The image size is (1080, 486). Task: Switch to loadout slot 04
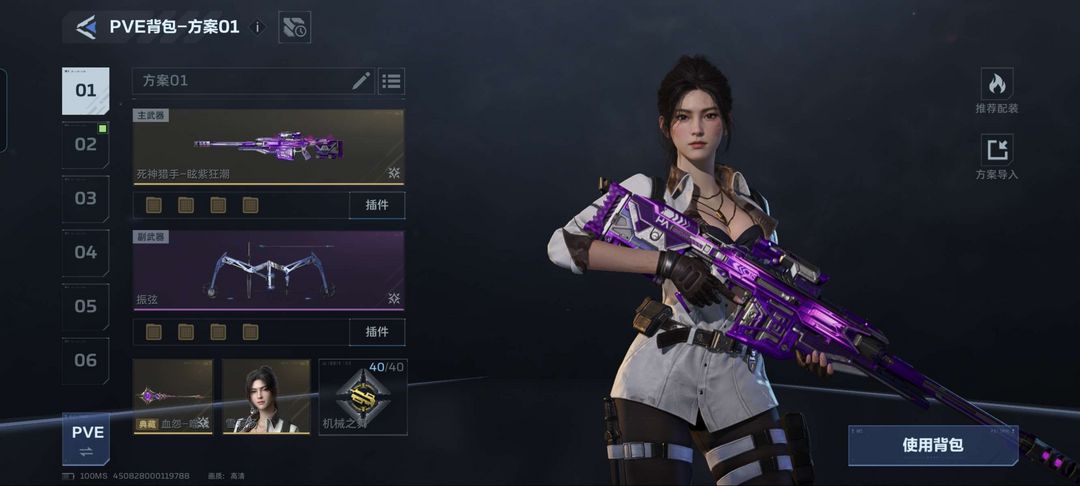(86, 253)
